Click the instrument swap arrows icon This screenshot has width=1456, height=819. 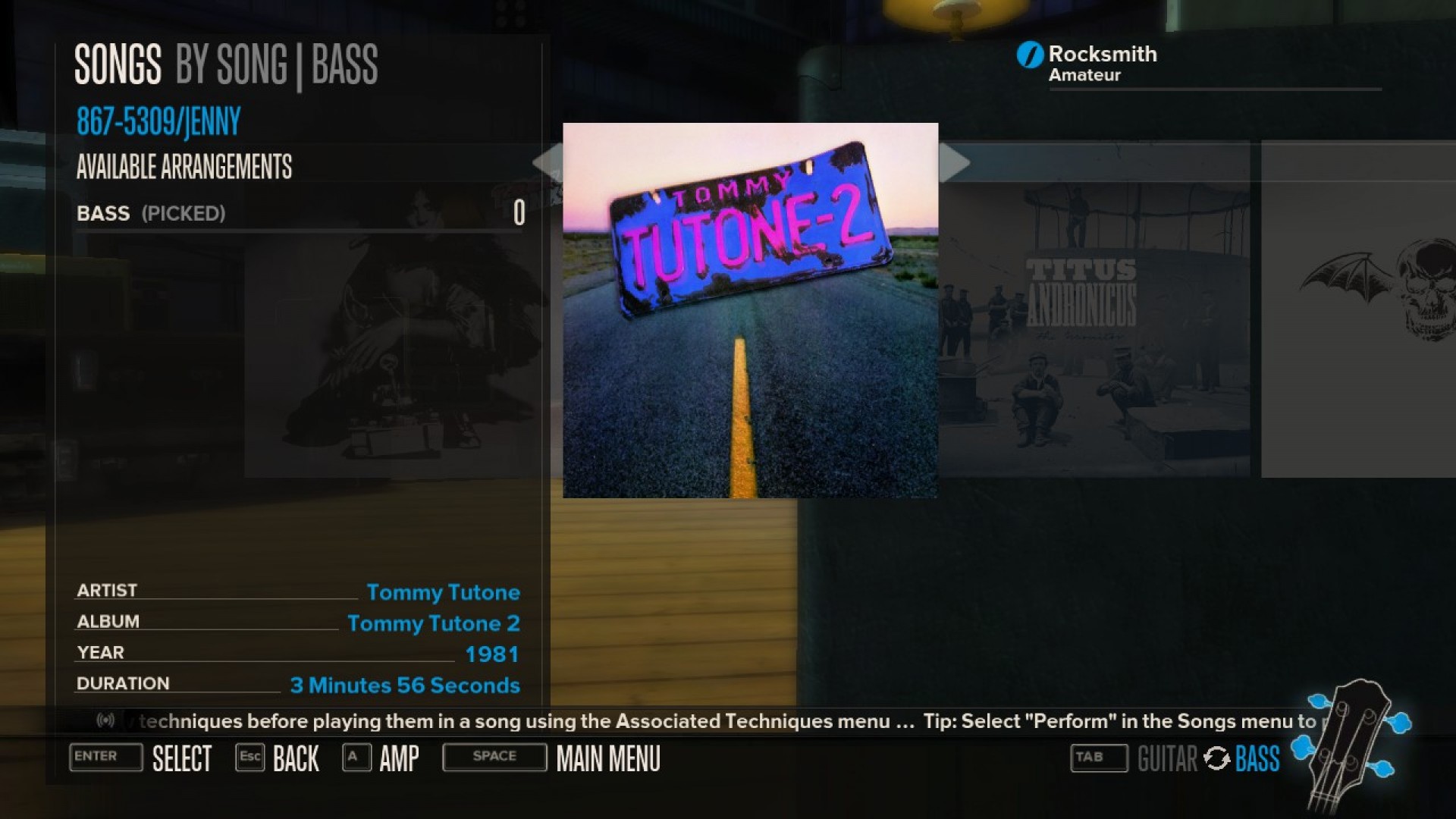1218,759
